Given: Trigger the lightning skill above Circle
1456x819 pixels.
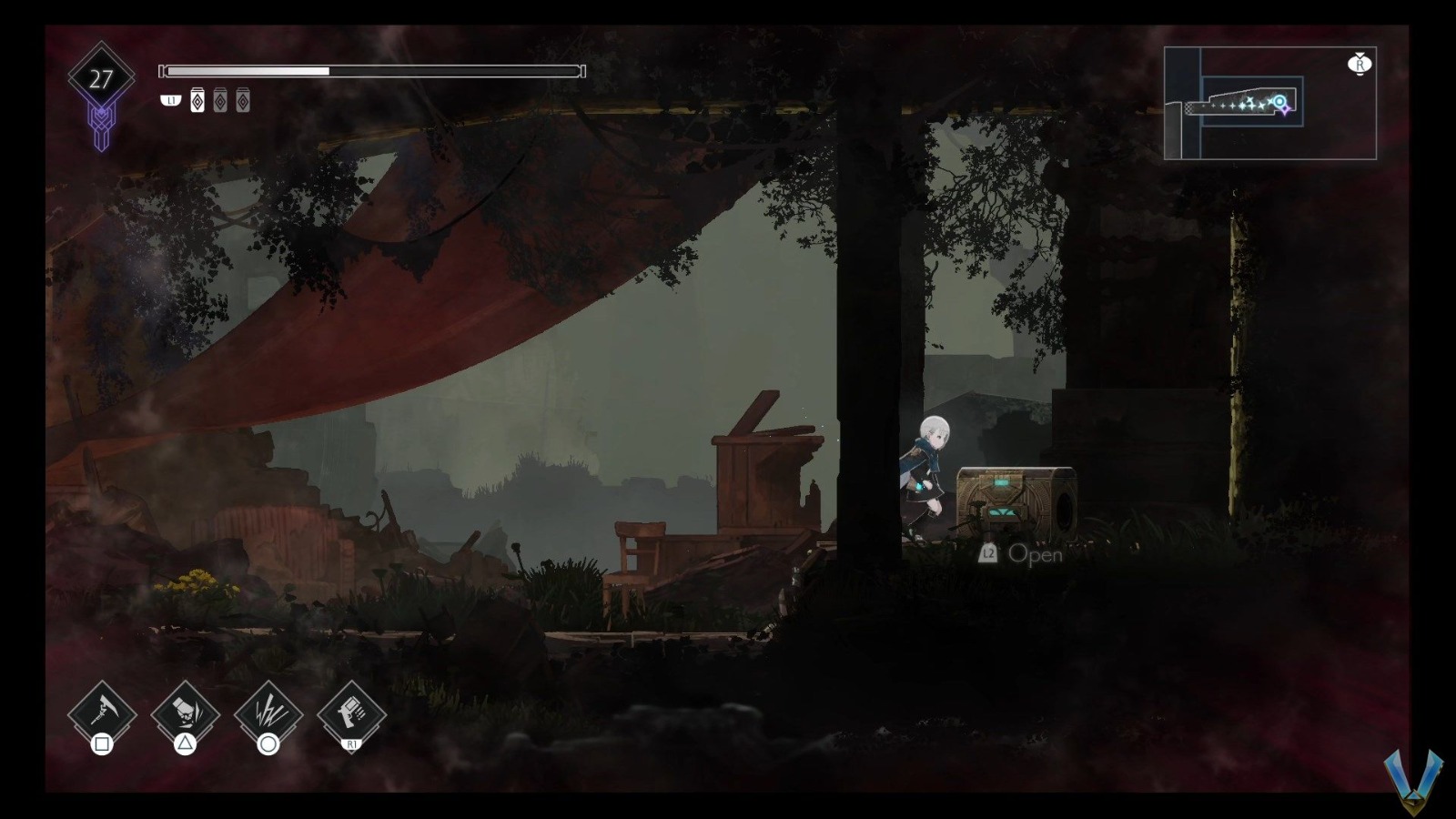Looking at the screenshot, I should pos(268,710).
